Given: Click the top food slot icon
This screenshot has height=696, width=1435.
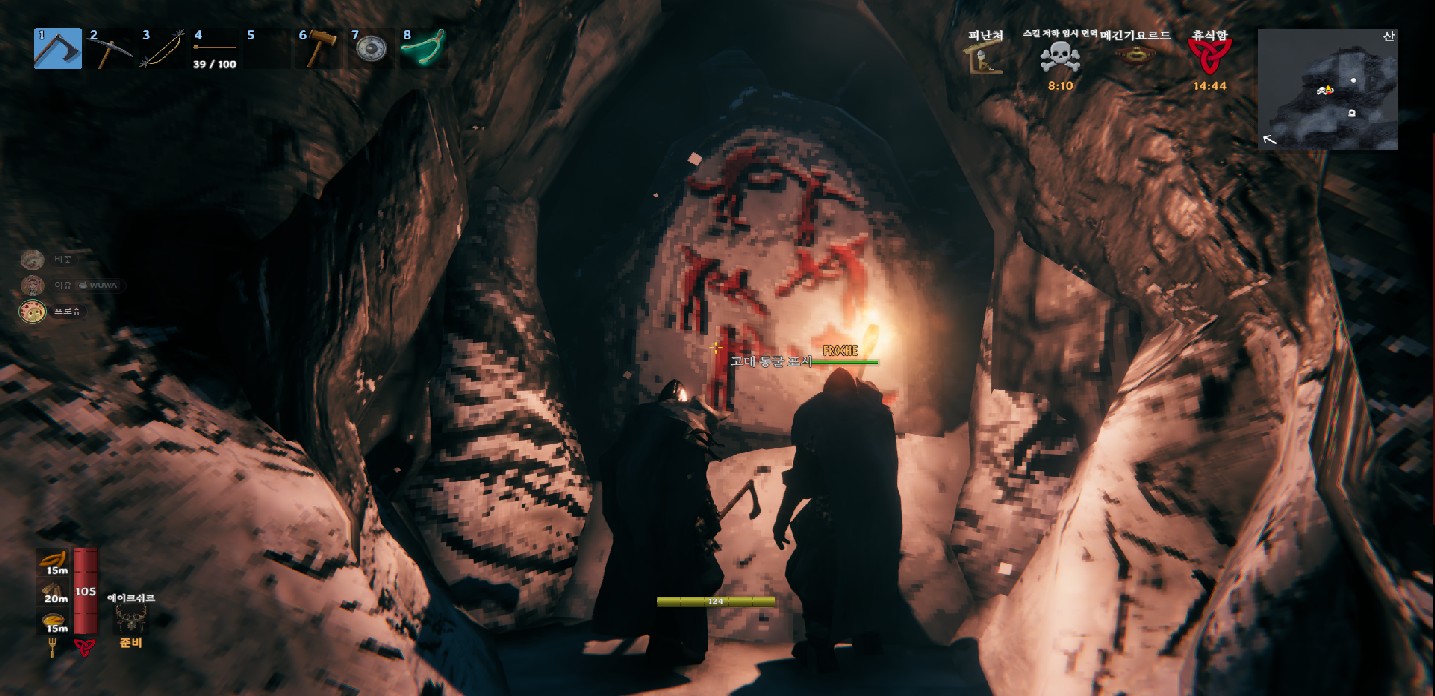Looking at the screenshot, I should pyautogui.click(x=54, y=562).
